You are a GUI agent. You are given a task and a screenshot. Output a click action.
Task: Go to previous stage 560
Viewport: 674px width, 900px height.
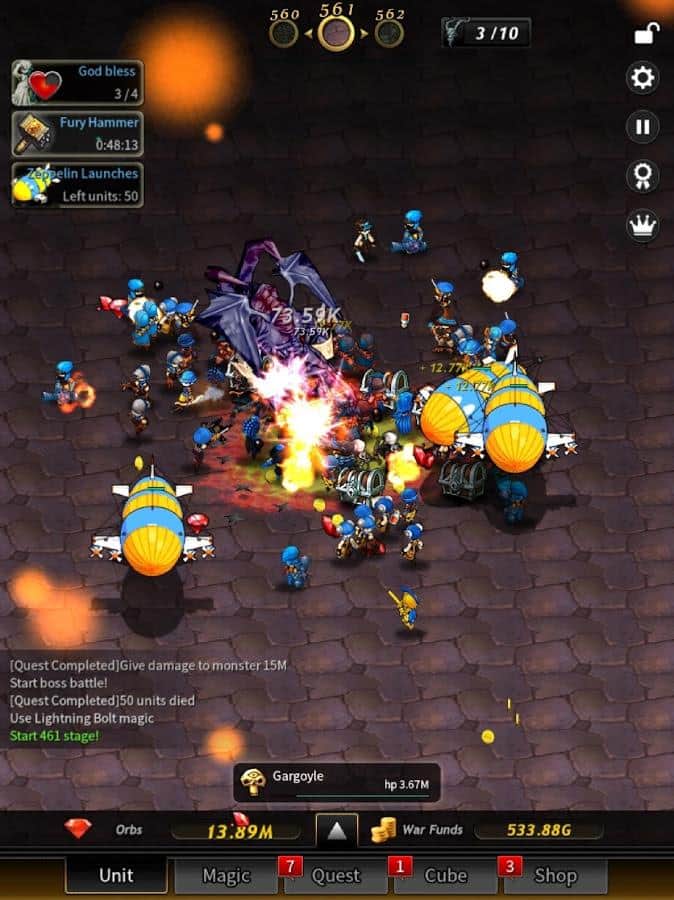tap(284, 32)
